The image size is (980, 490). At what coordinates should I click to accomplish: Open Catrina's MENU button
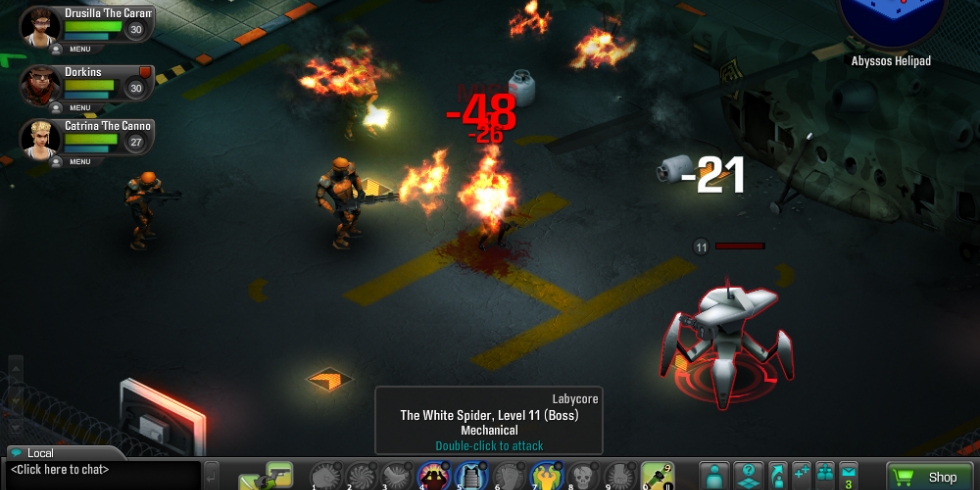click(x=79, y=161)
